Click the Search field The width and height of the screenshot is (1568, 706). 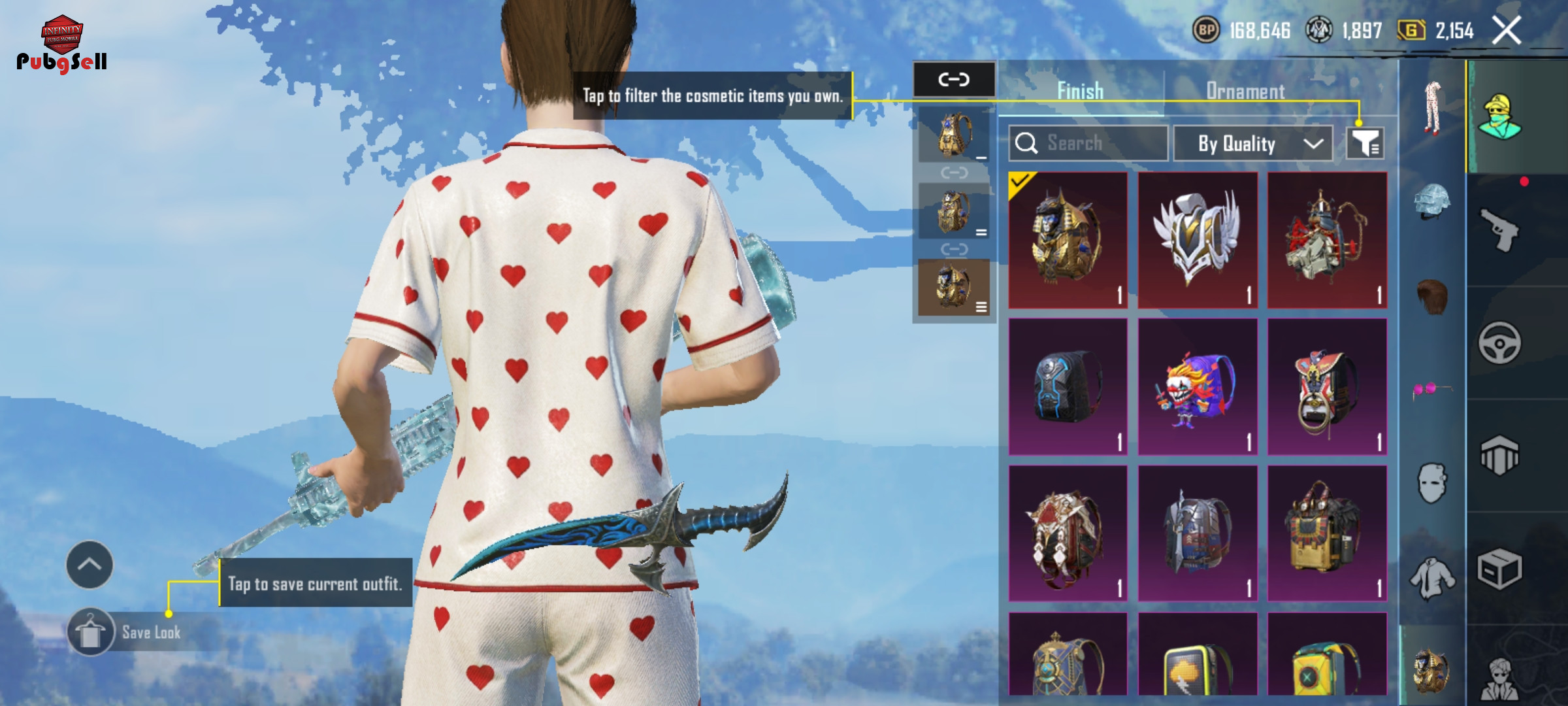(1088, 143)
